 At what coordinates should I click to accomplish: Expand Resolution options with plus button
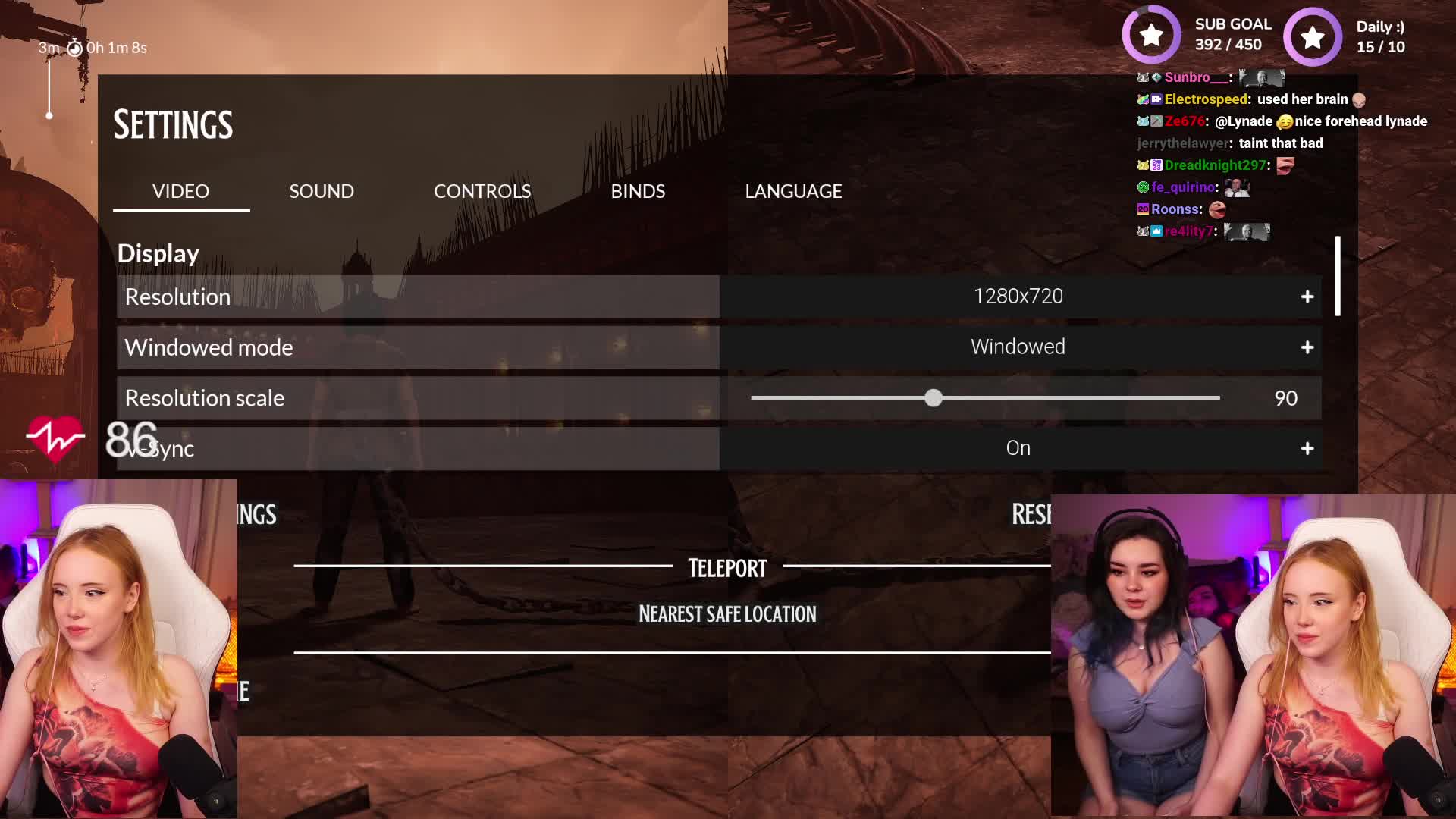[1307, 297]
